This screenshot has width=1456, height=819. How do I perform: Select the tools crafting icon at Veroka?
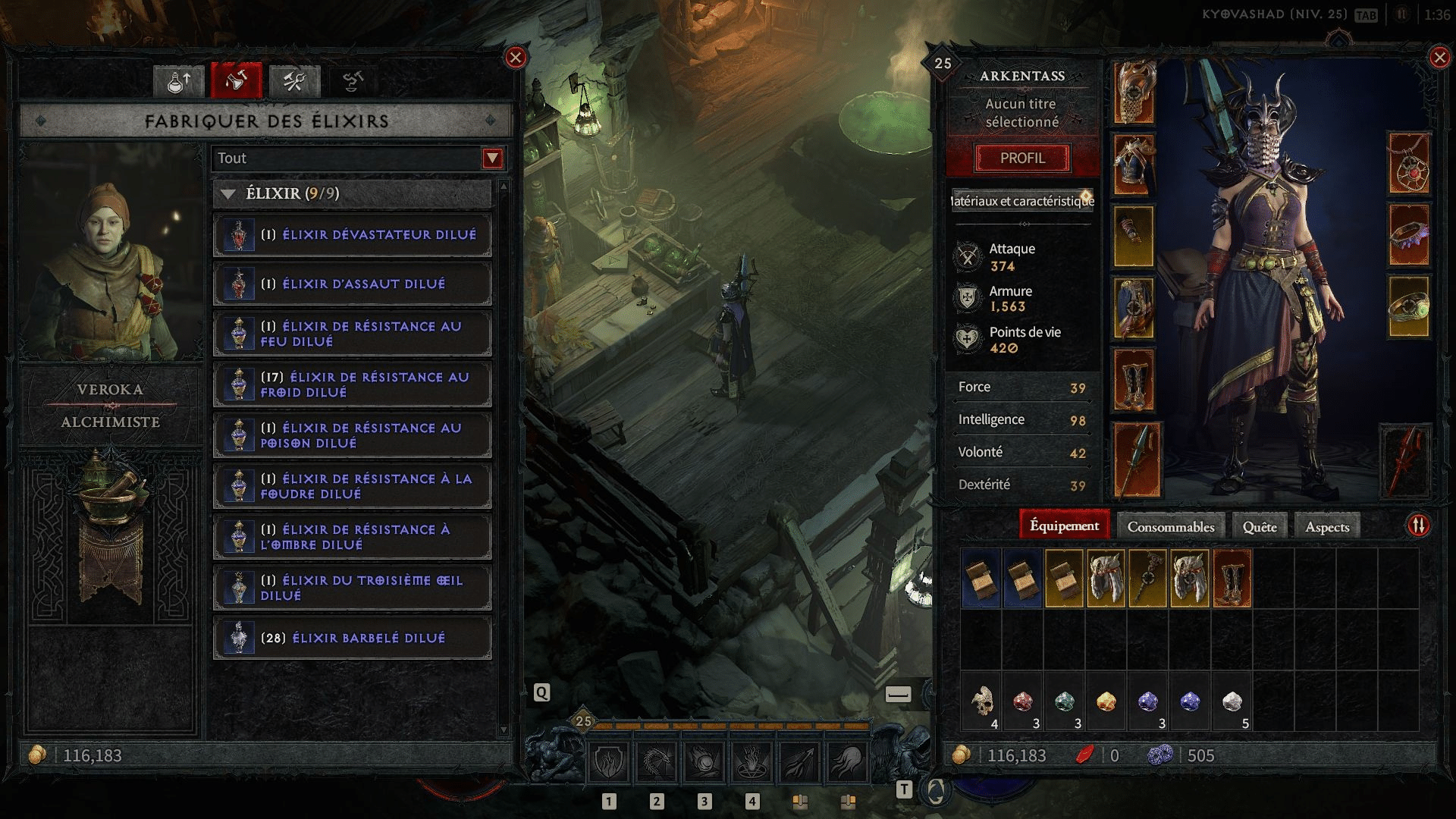tap(294, 81)
